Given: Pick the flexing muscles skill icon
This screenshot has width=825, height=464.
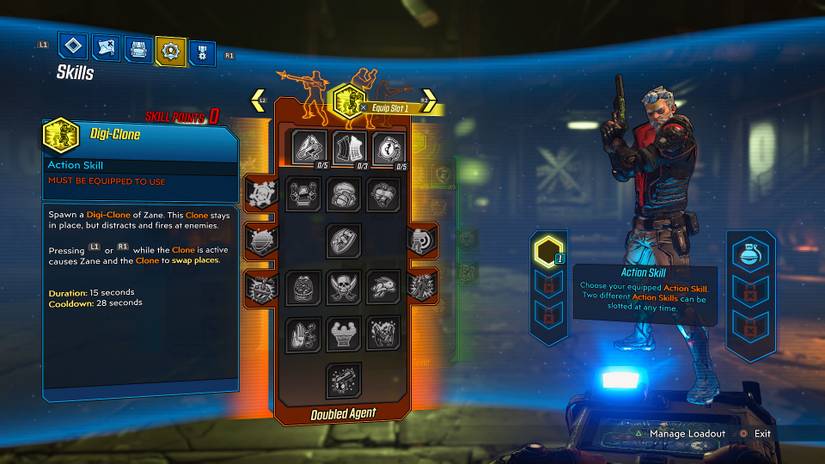Looking at the screenshot, I should (x=343, y=333).
